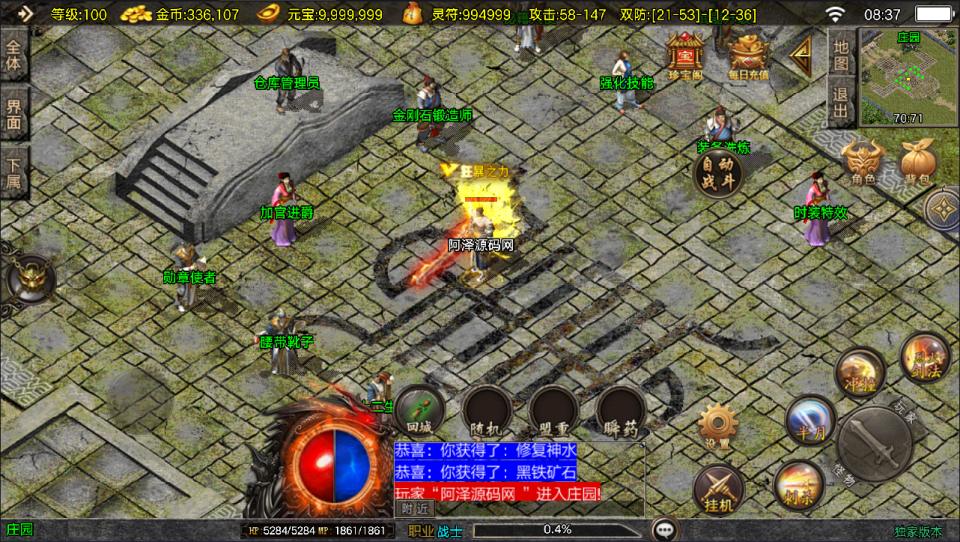Start 挂机 idle auto-farming

pyautogui.click(x=718, y=490)
